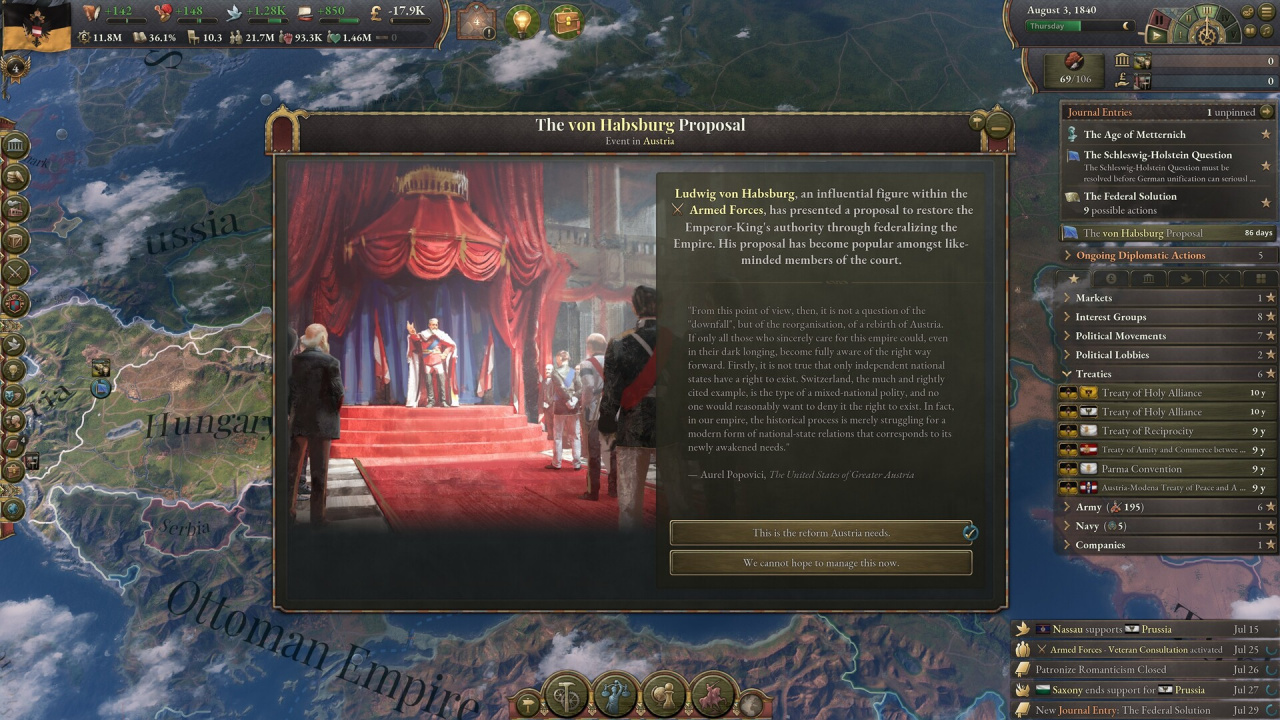Choose "This is the reform Austria needs."
The height and width of the screenshot is (720, 1280).
(820, 533)
